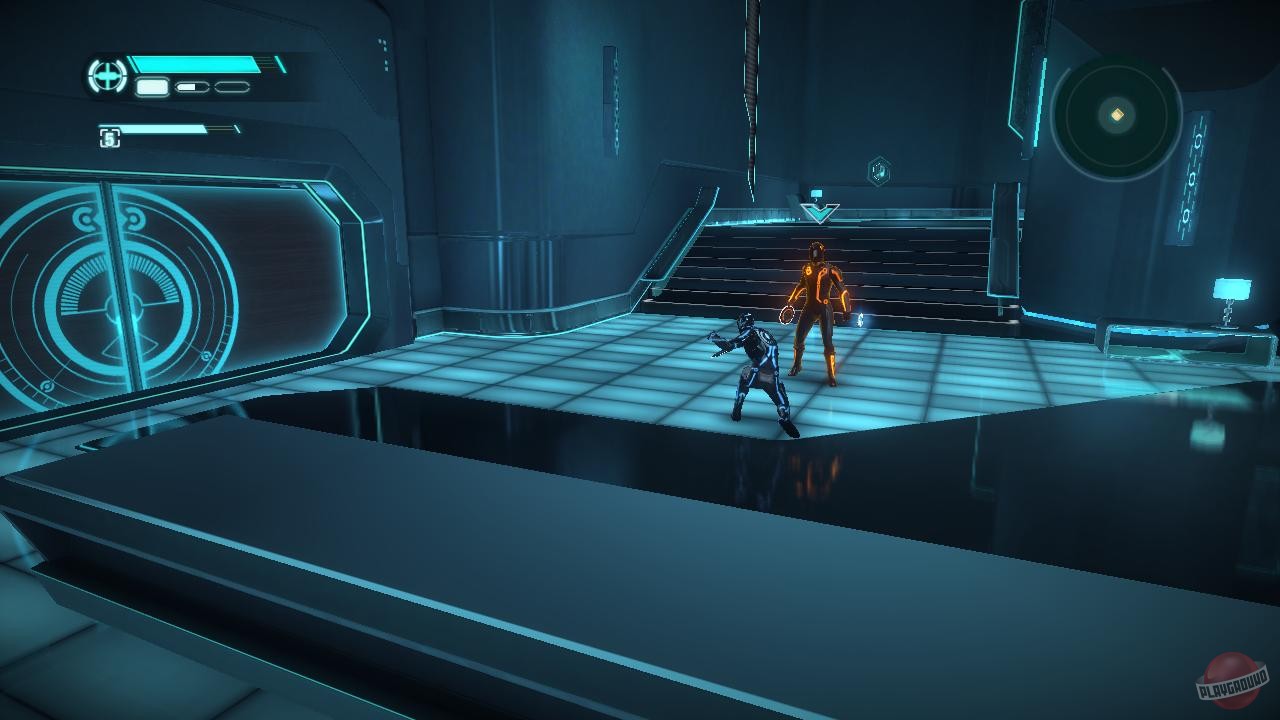Toggle the first energy pill indicator
This screenshot has width=1280, height=720.
click(152, 88)
